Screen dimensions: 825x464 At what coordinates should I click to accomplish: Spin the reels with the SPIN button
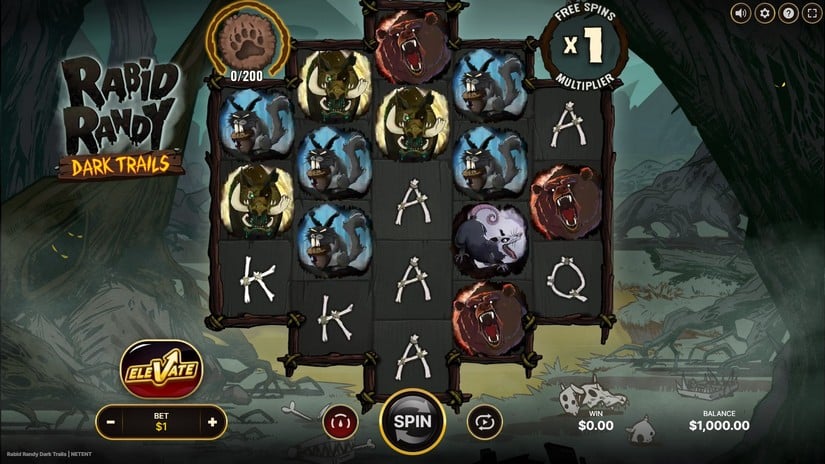click(x=411, y=421)
